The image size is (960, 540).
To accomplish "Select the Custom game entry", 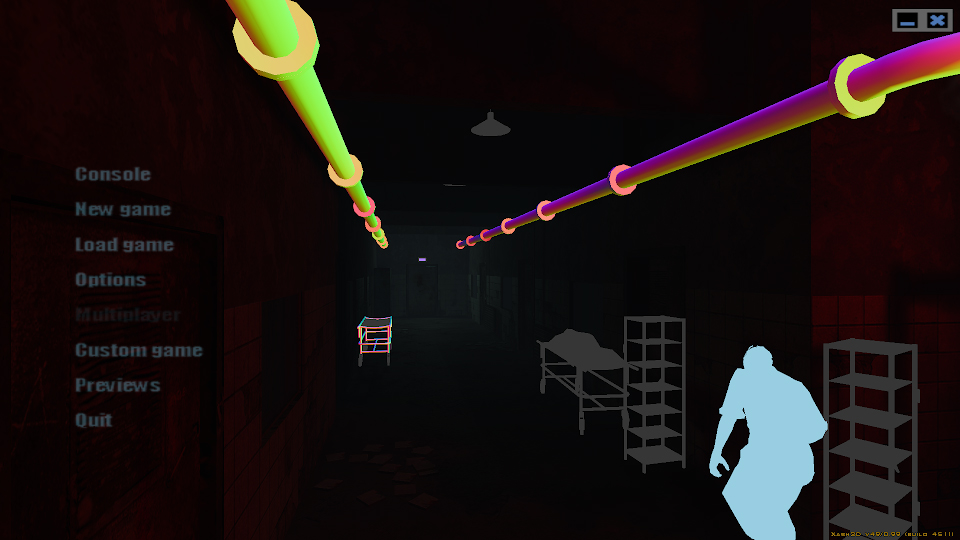I will point(139,350).
